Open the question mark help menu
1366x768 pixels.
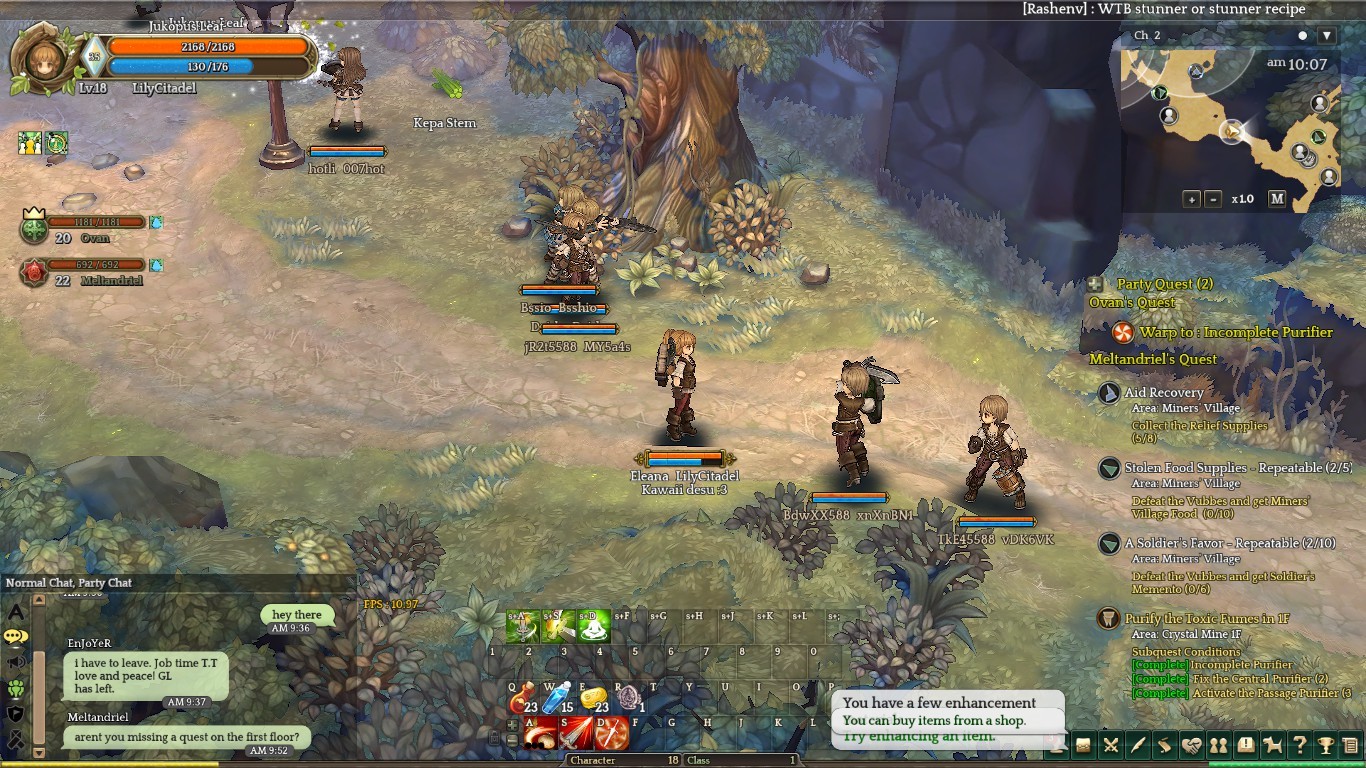pos(1299,745)
